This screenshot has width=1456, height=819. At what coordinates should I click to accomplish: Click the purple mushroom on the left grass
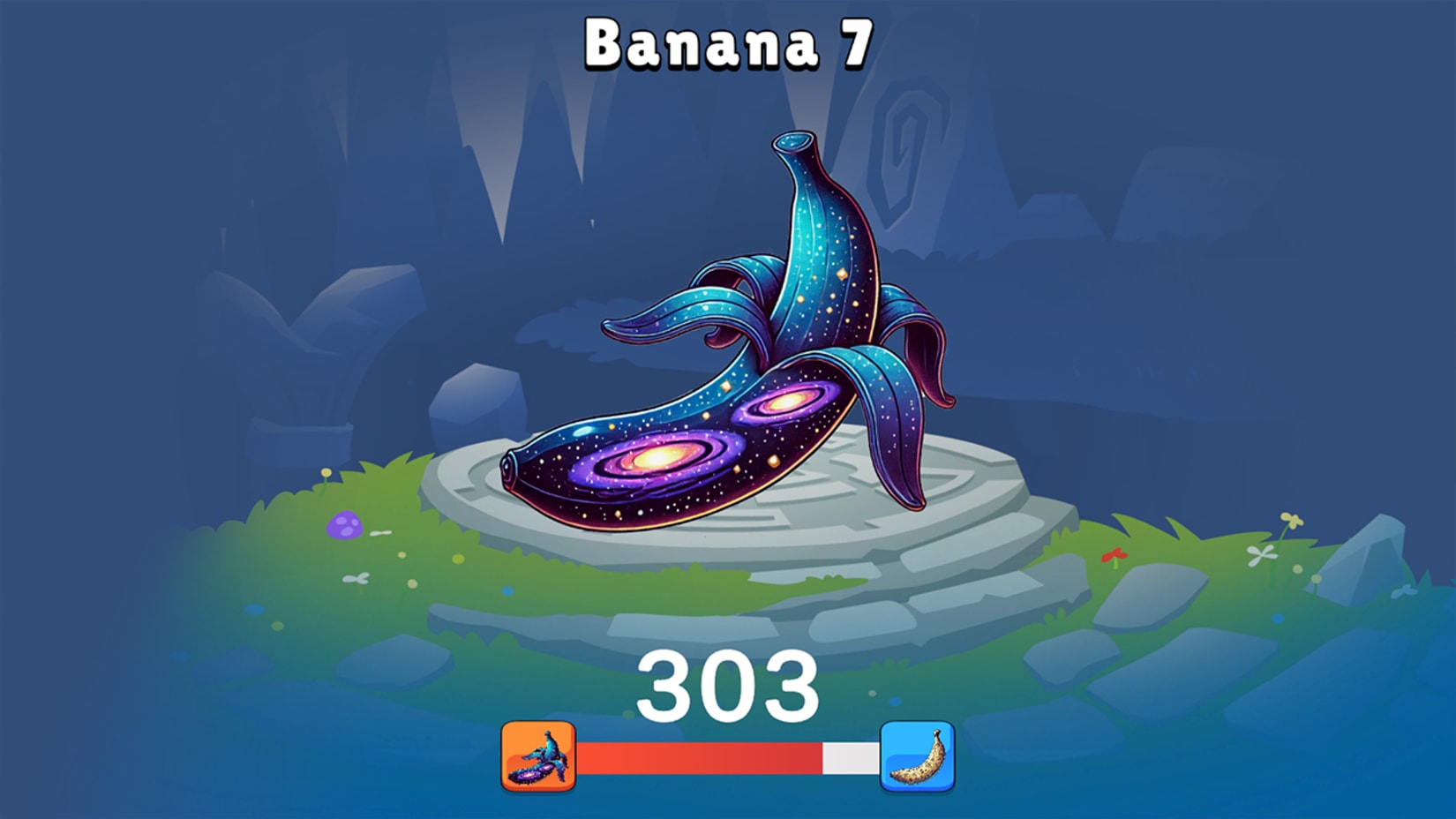click(344, 525)
